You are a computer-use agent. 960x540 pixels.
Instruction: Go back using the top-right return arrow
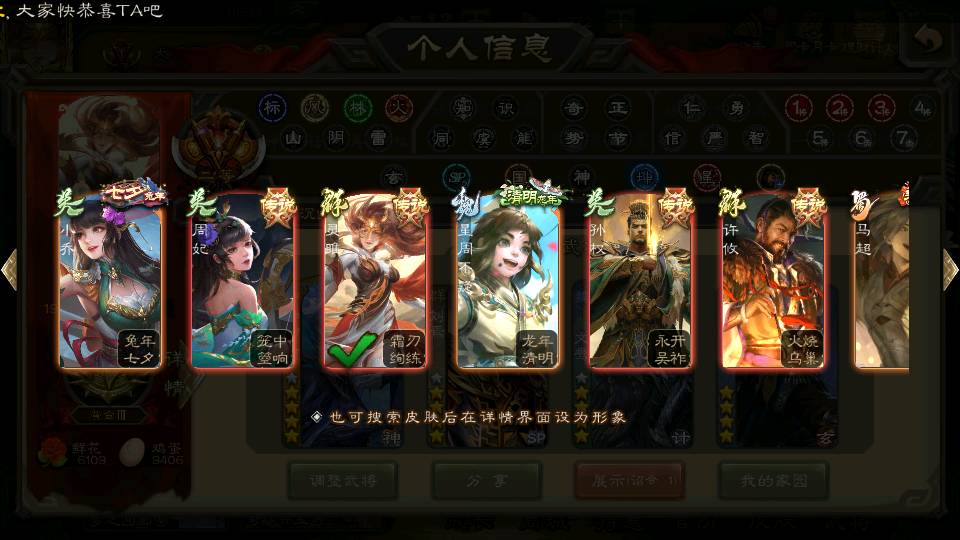coord(929,40)
